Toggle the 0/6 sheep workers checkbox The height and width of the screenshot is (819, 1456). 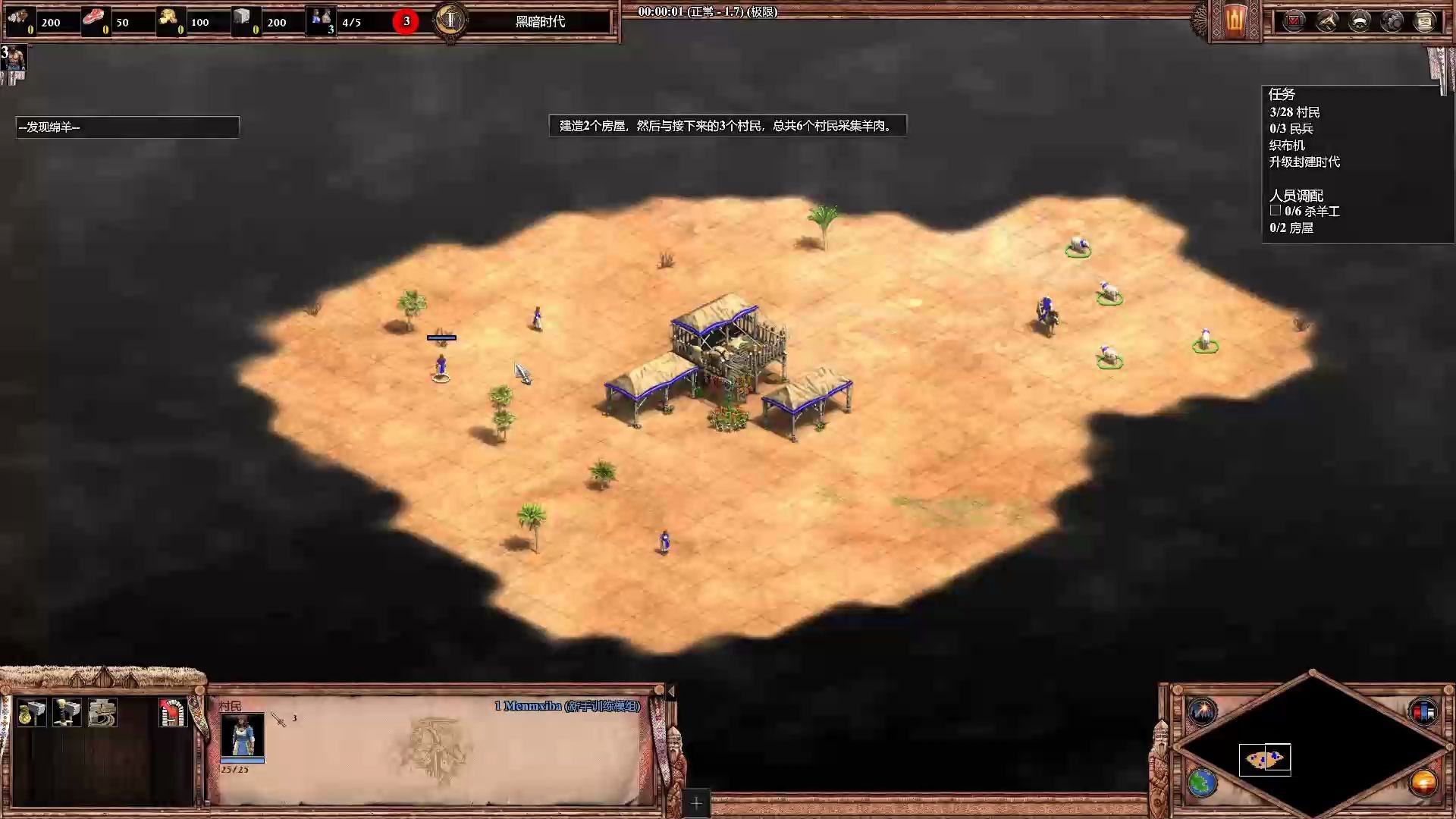1276,211
